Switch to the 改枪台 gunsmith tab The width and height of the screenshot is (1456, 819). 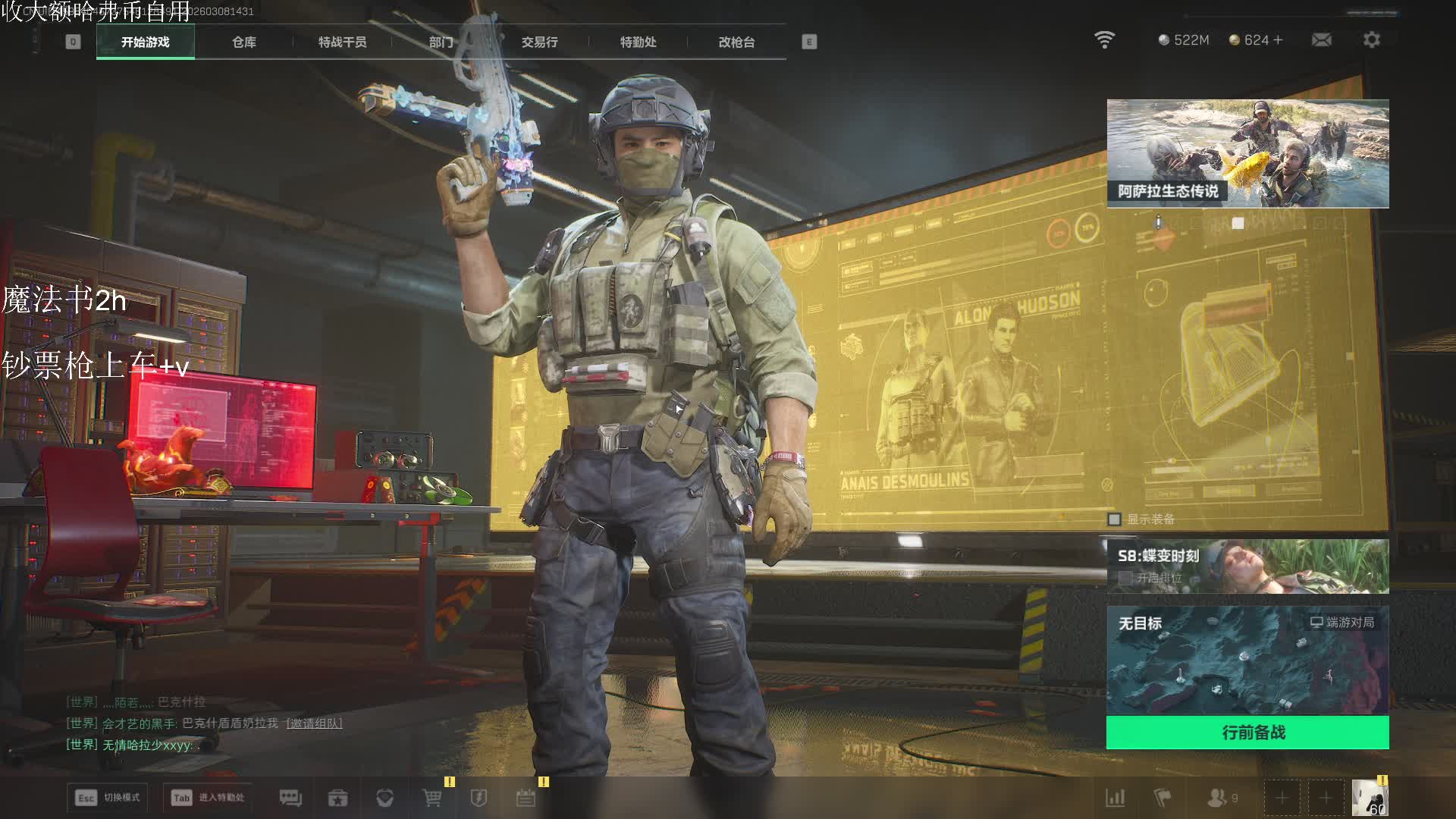(x=736, y=42)
